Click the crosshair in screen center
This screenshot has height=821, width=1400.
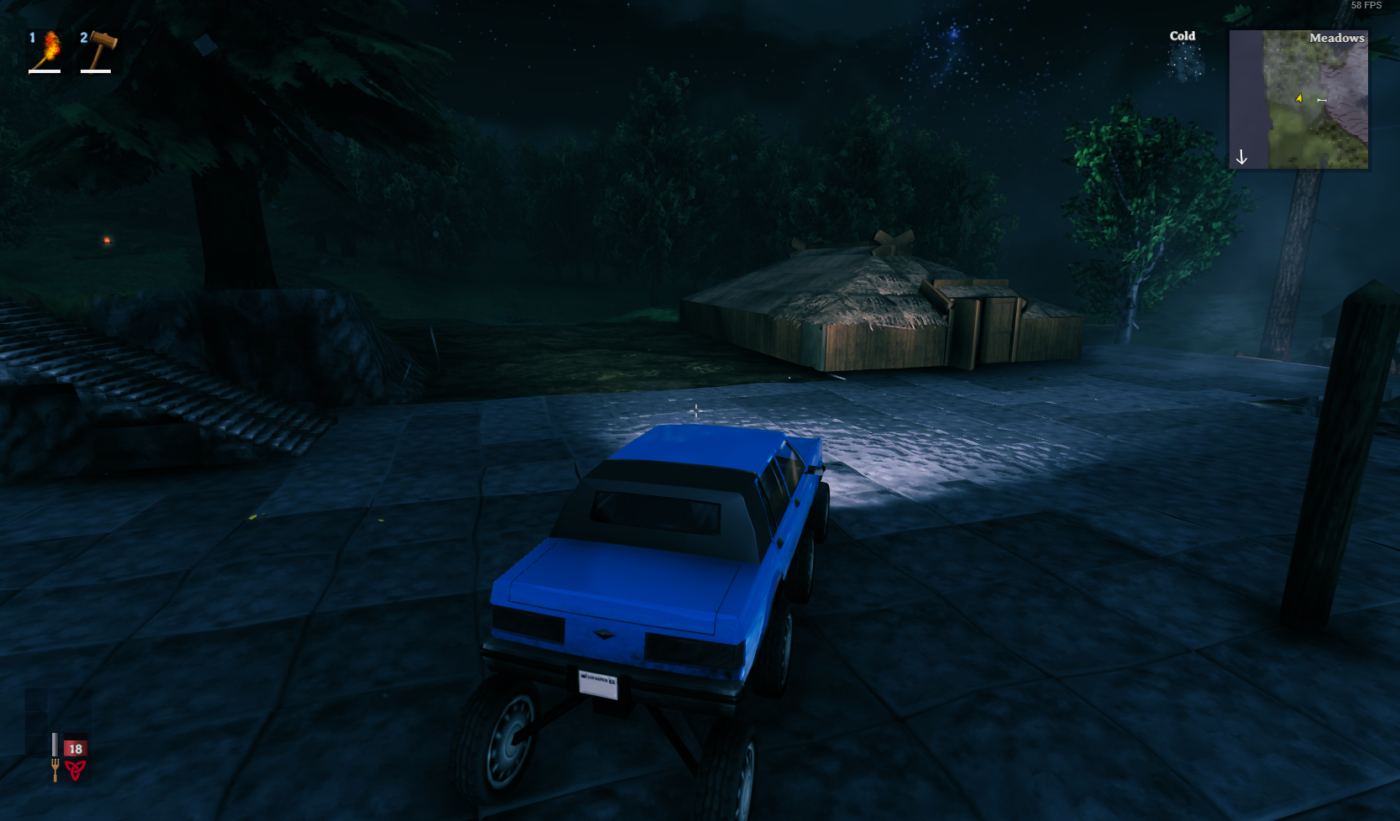point(695,410)
